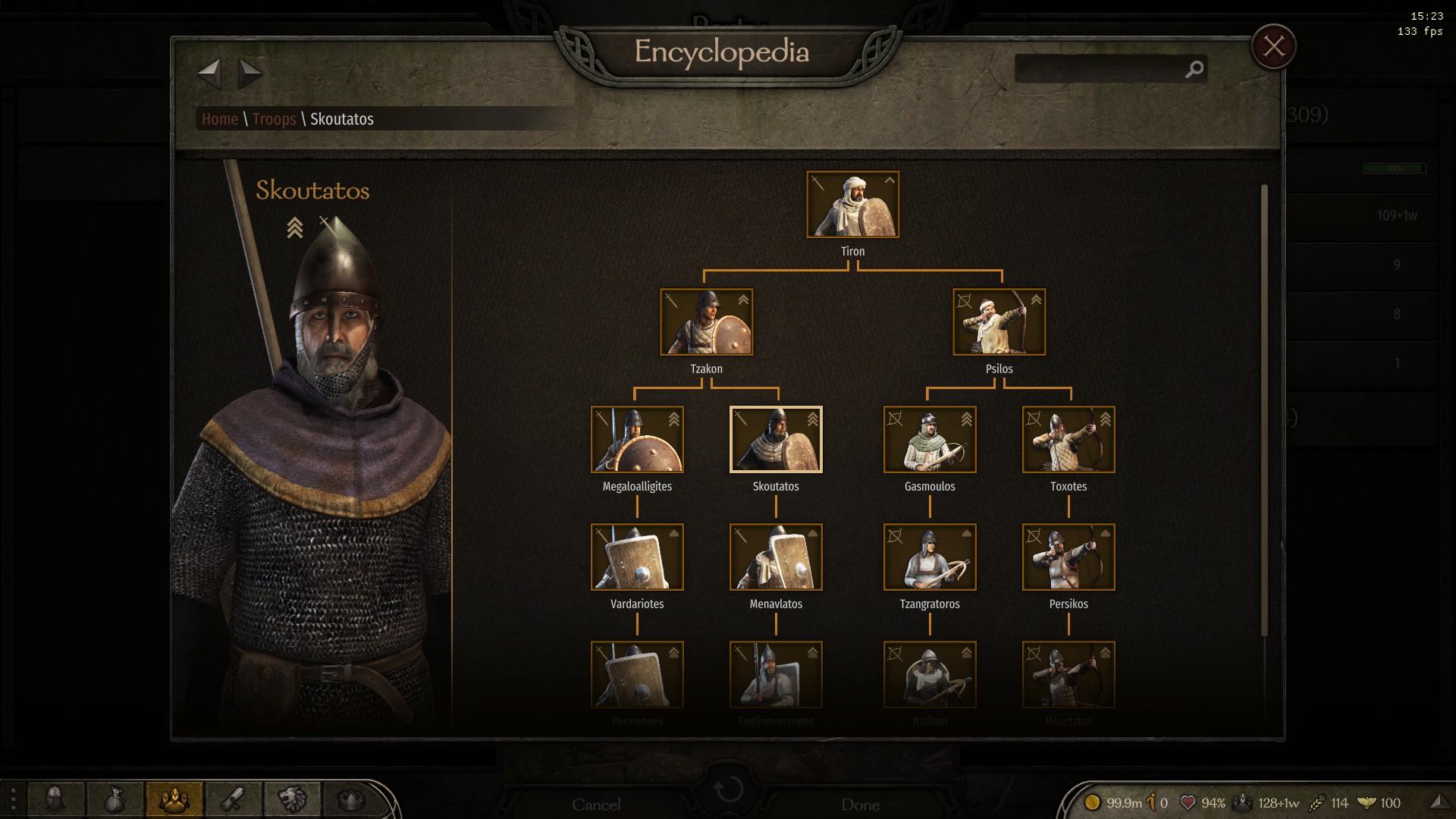Open the Paramones troop tile
Screen dimensions: 1456x819
pos(637,675)
